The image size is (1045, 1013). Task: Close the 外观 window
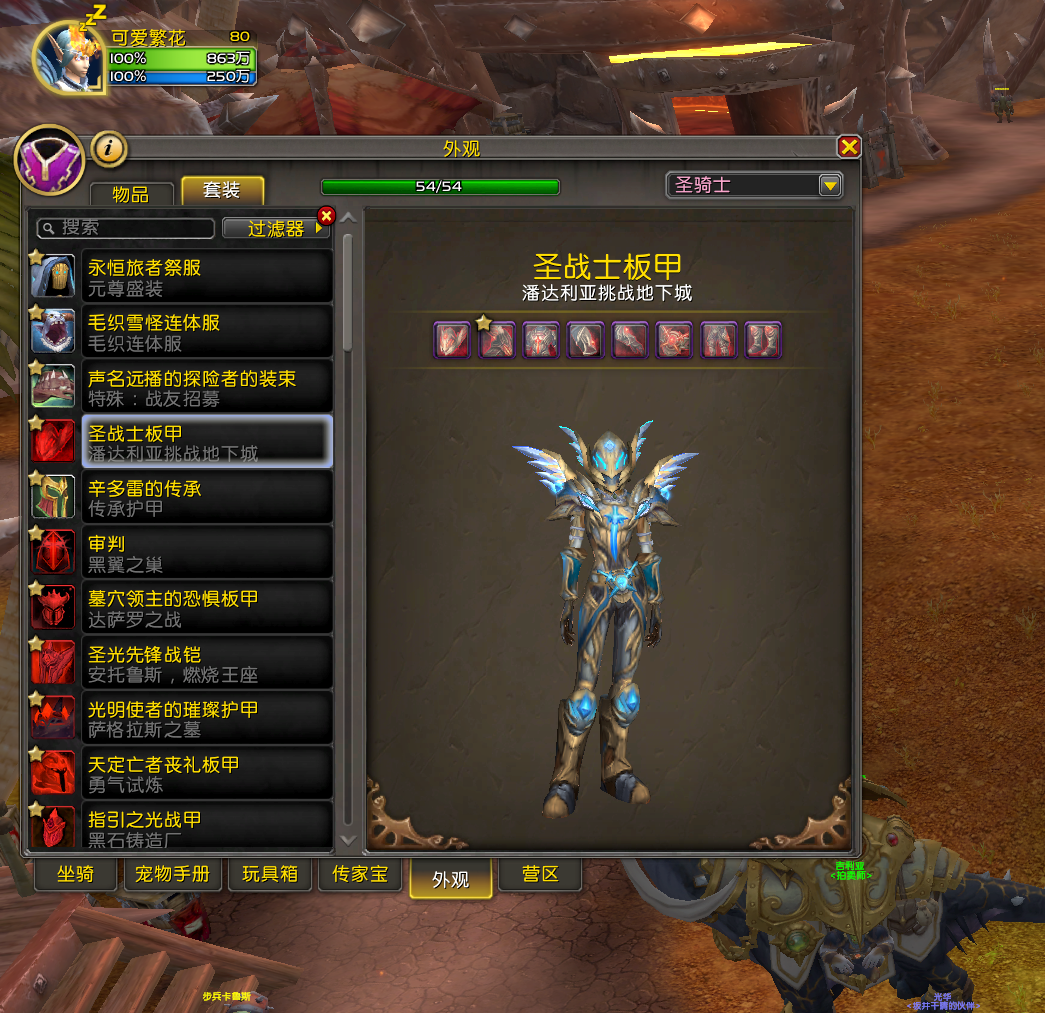[849, 147]
